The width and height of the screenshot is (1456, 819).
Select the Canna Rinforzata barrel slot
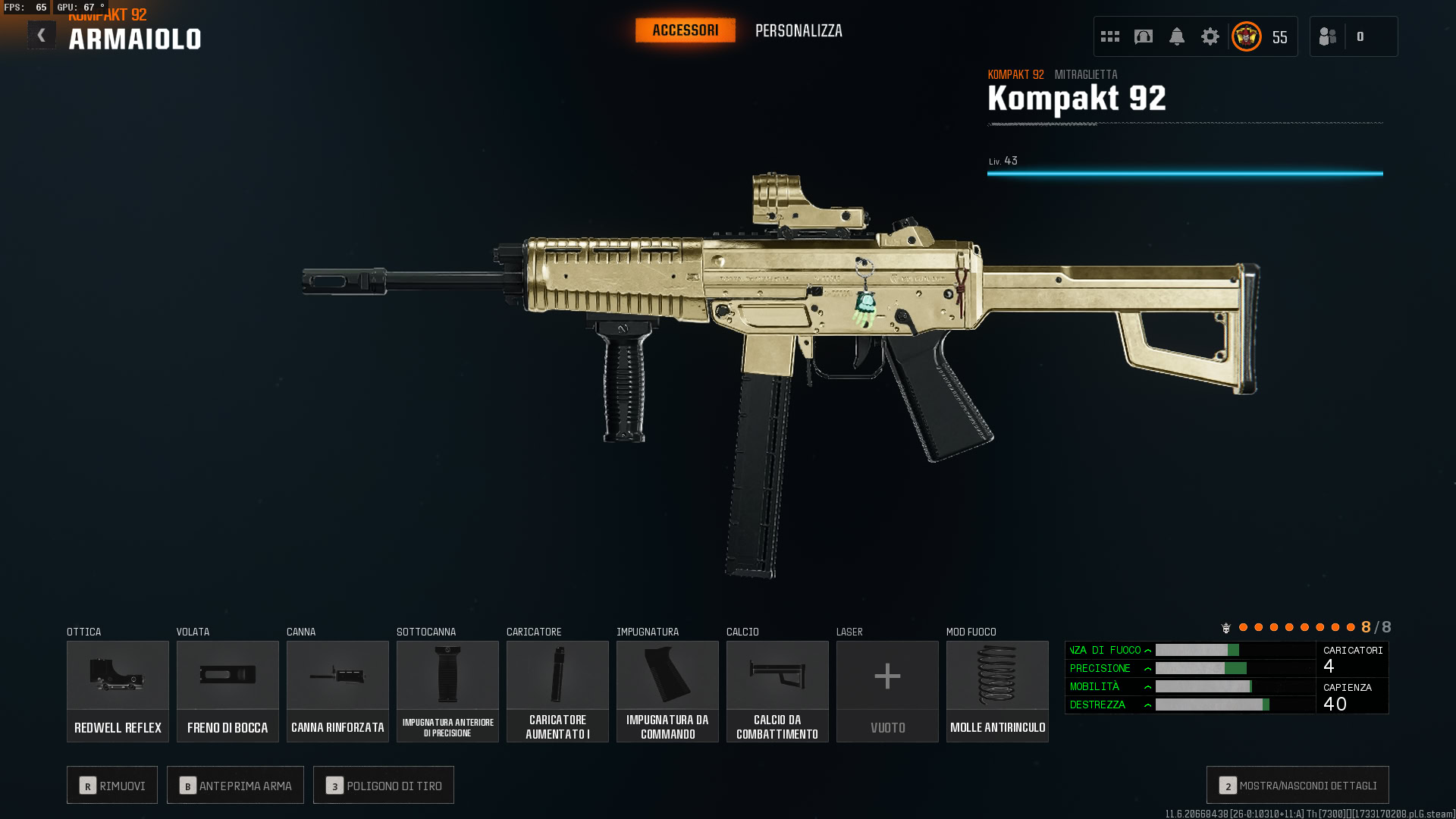pos(337,691)
